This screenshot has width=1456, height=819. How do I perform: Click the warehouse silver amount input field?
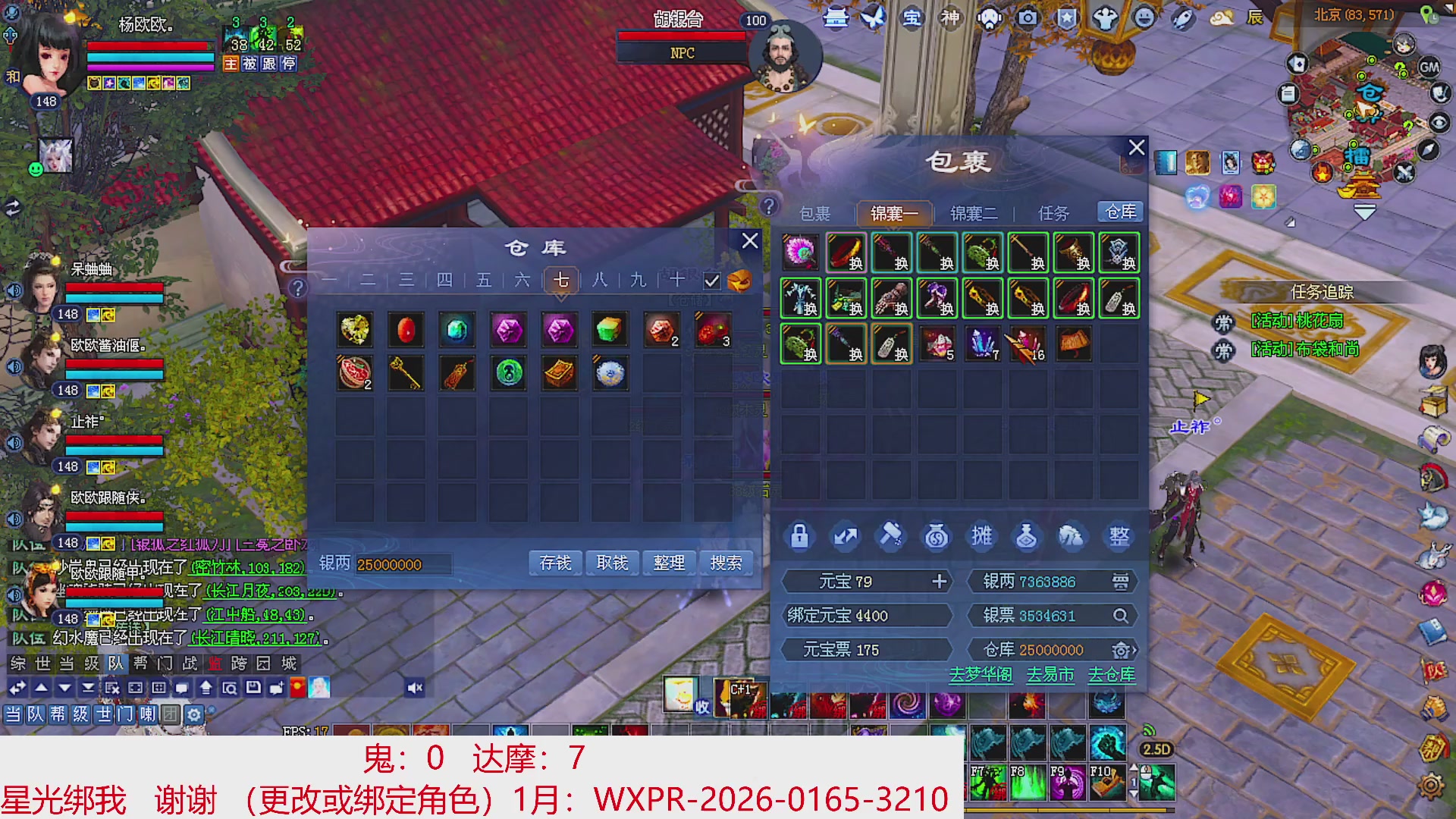coord(406,565)
